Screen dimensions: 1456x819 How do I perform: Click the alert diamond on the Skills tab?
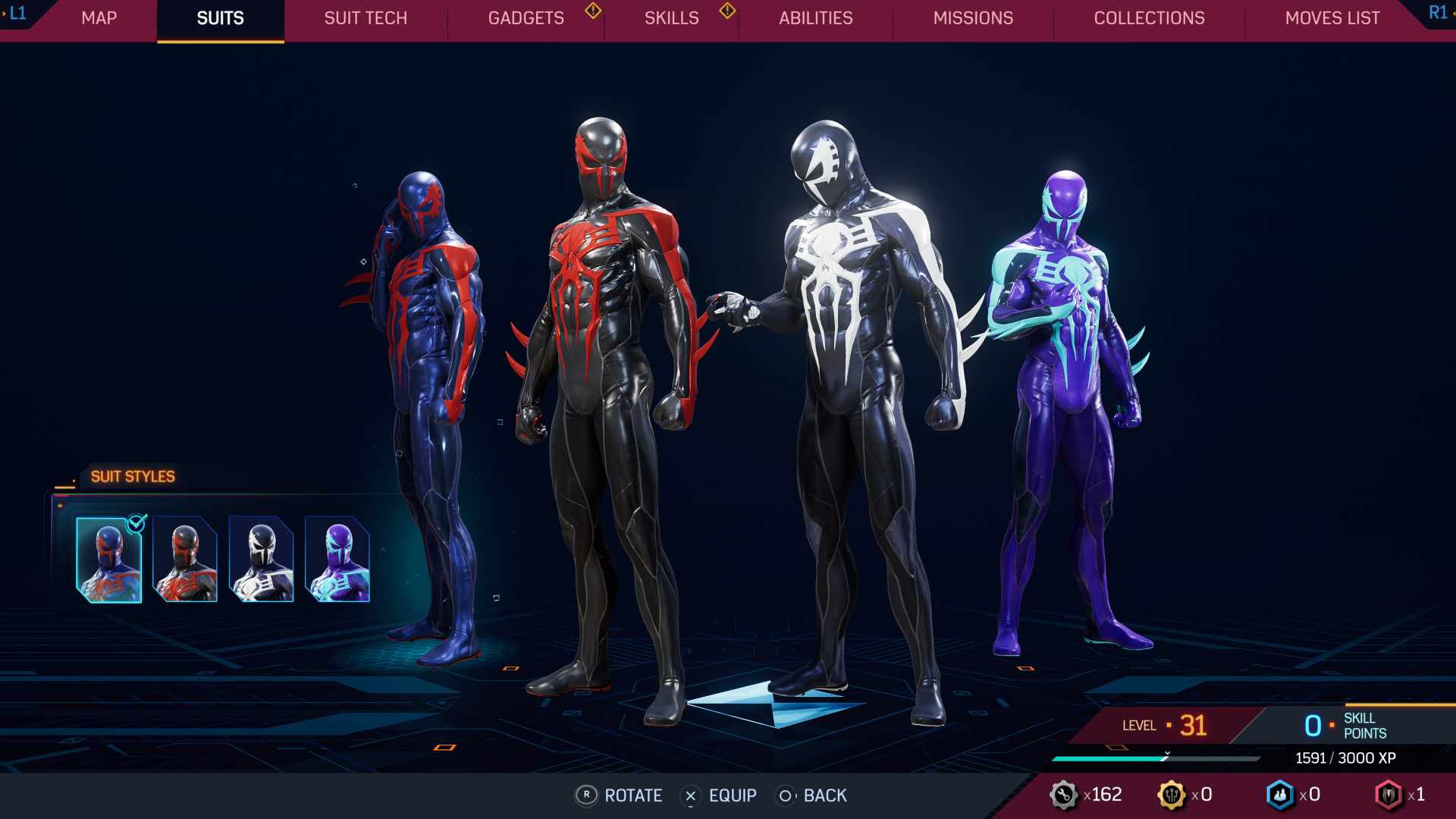coord(727,12)
